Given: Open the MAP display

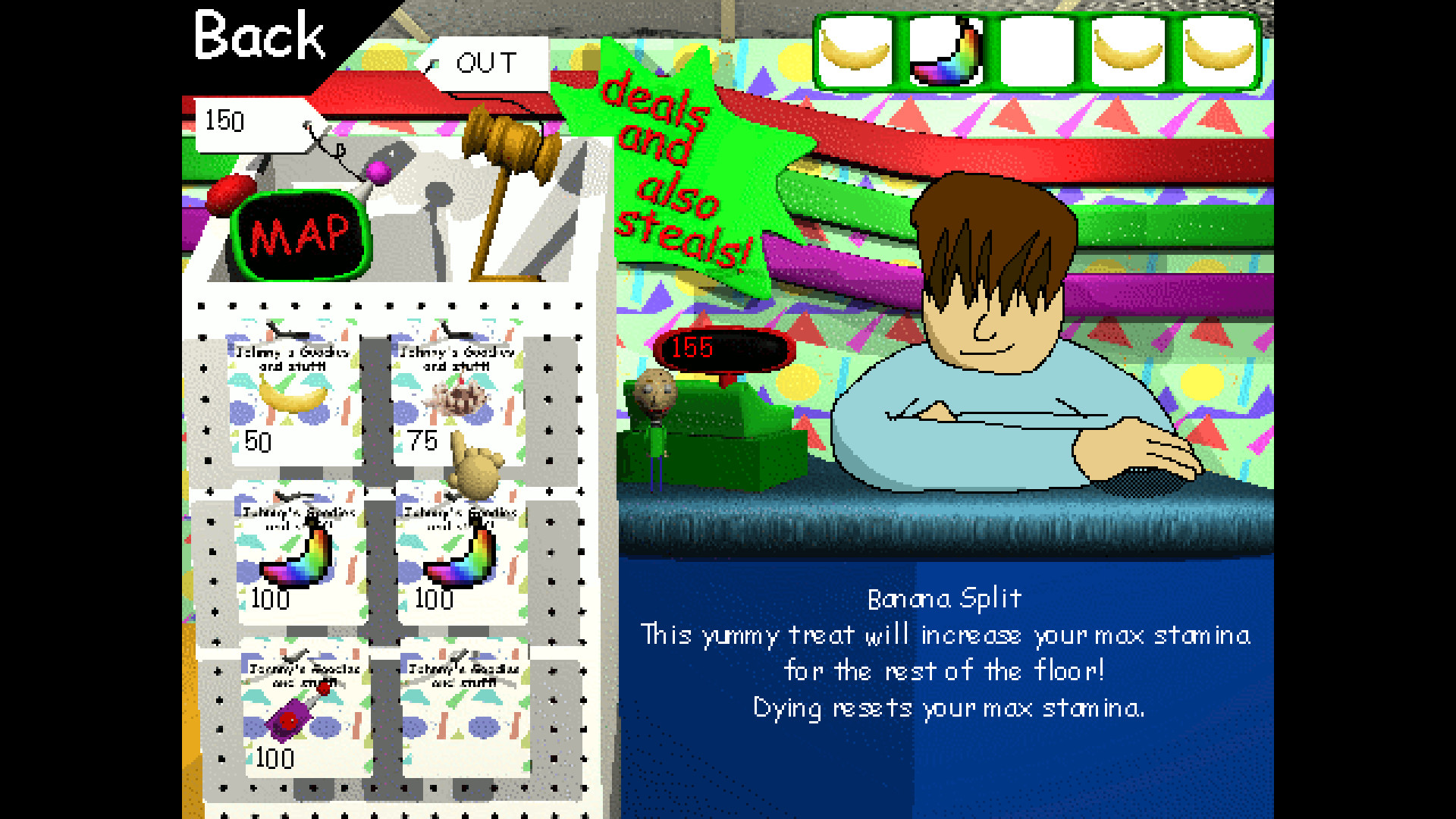Looking at the screenshot, I should point(300,235).
